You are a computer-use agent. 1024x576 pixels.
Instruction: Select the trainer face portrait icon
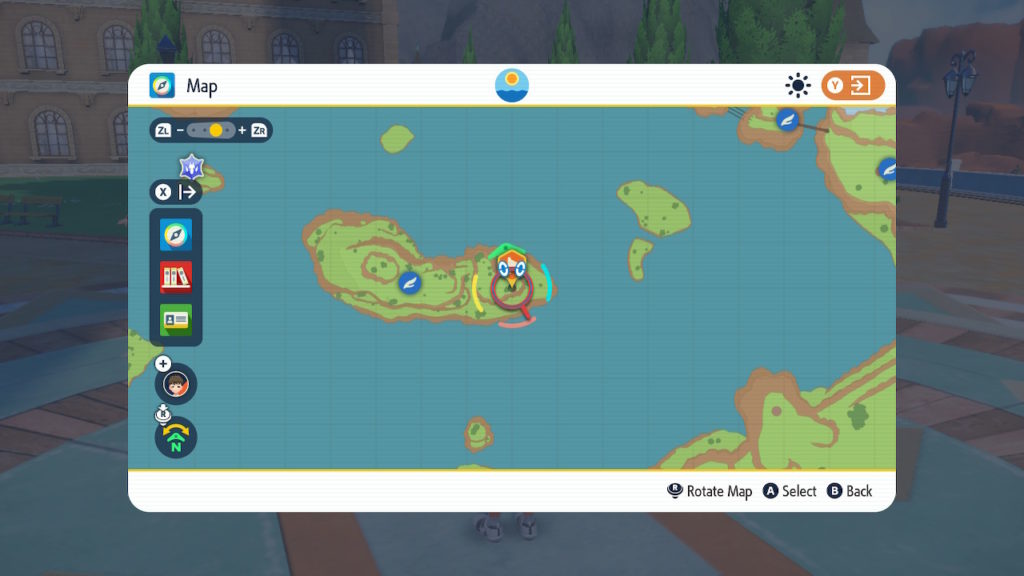(x=176, y=384)
